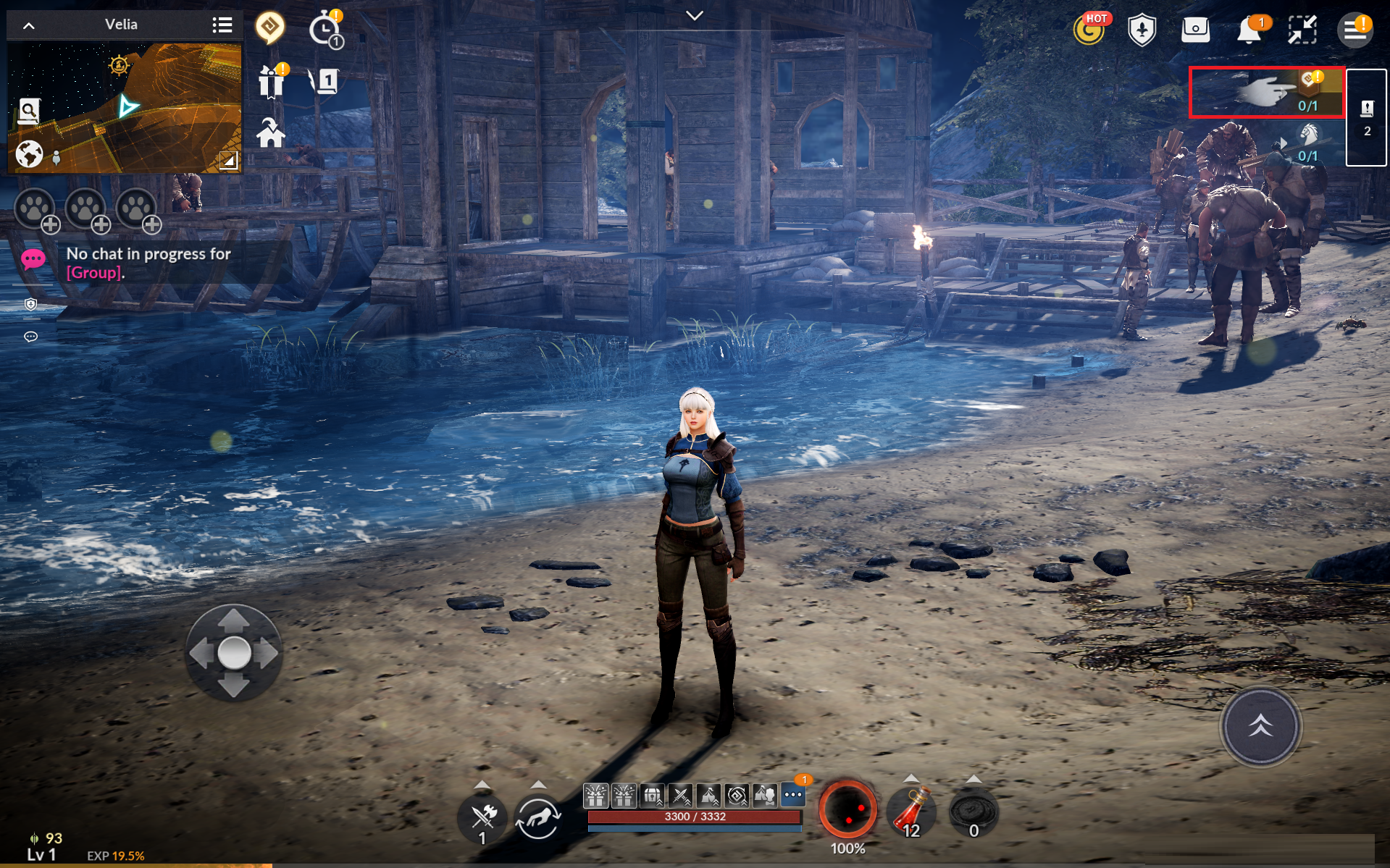This screenshot has height=868, width=1390.
Task: Open the main hamburger menu
Action: [x=1355, y=30]
